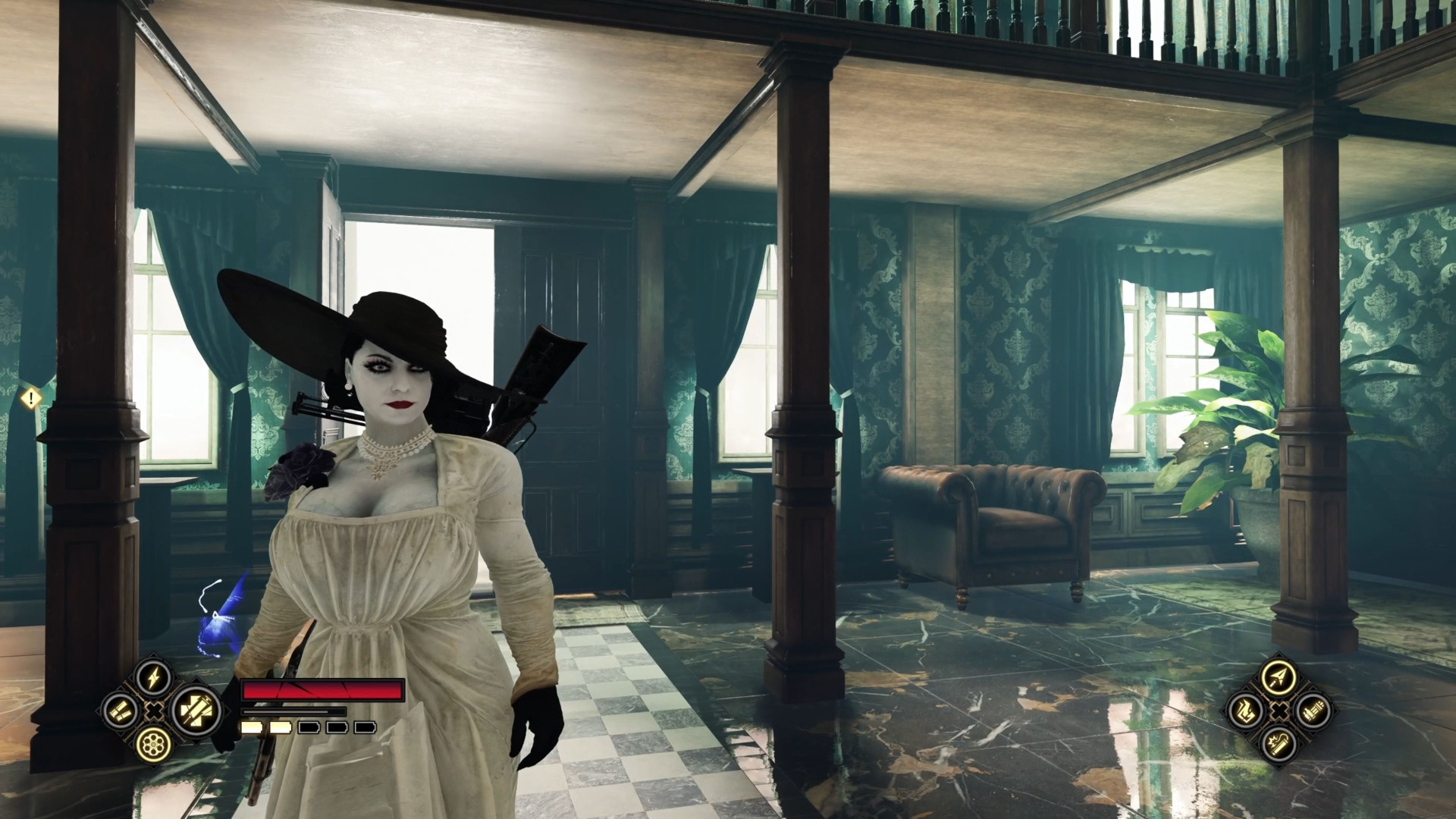Image resolution: width=1456 pixels, height=819 pixels.
Task: Toggle the last empty energy cell
Action: tap(364, 726)
